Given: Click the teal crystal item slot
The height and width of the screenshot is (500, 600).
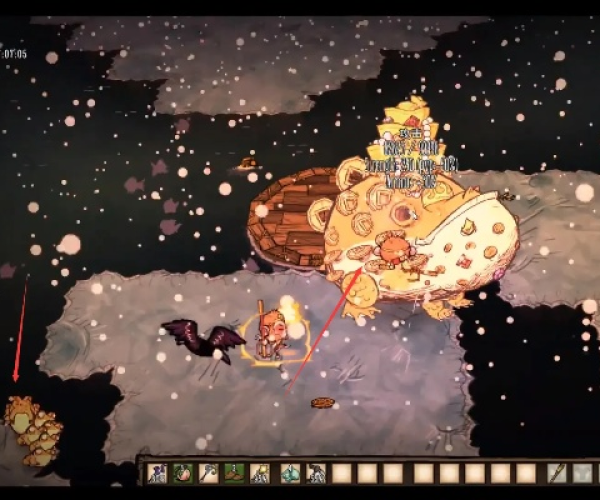Looking at the screenshot, I should (289, 473).
